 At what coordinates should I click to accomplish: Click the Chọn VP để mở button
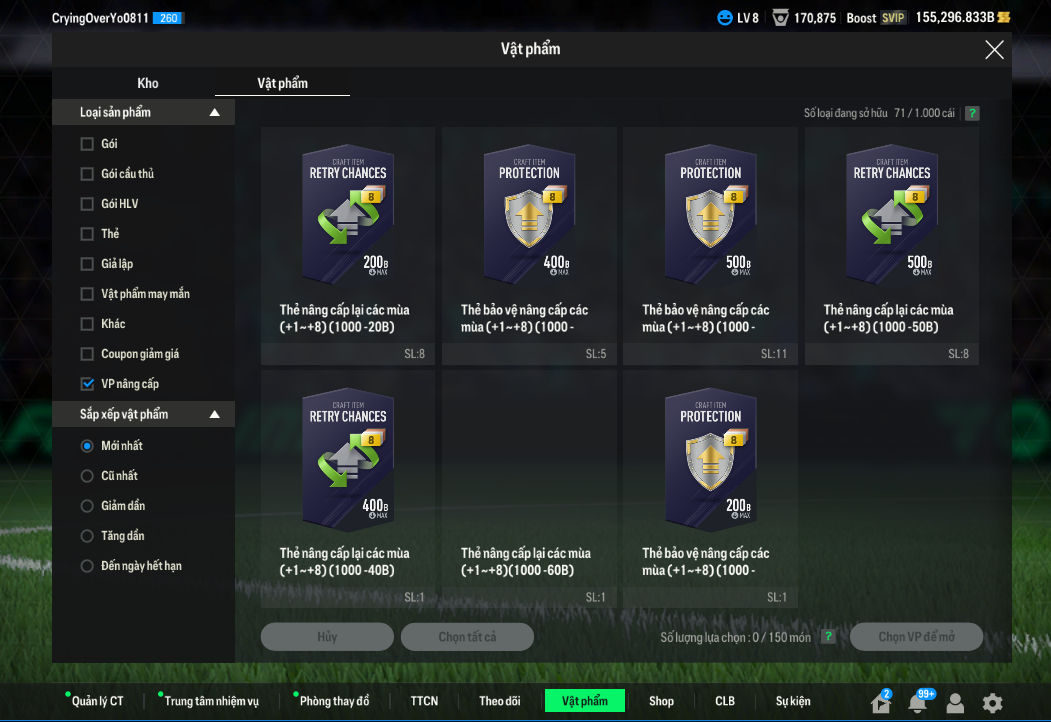pos(916,637)
